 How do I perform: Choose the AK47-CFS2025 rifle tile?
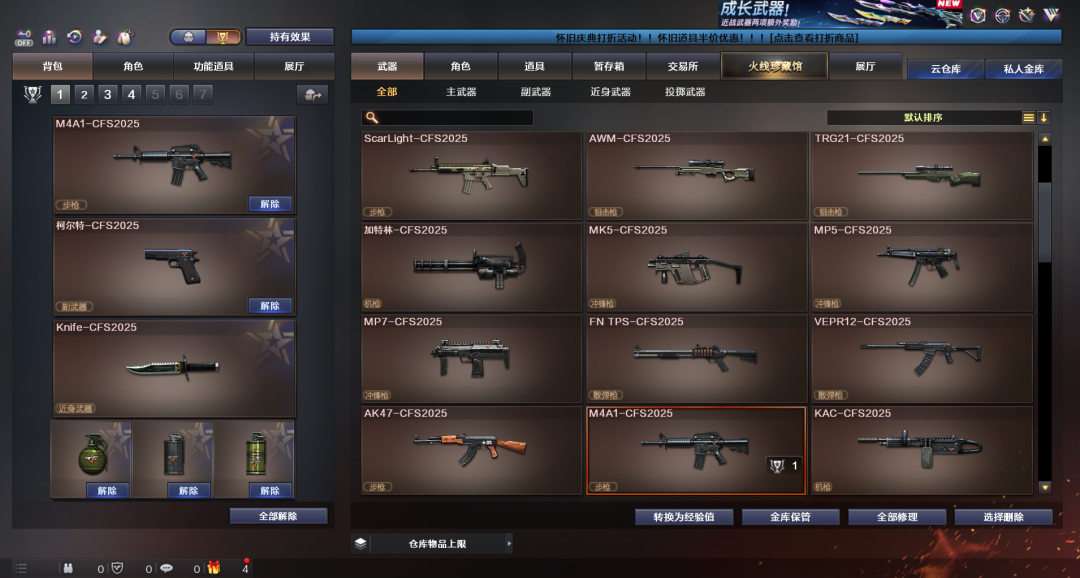click(x=471, y=450)
